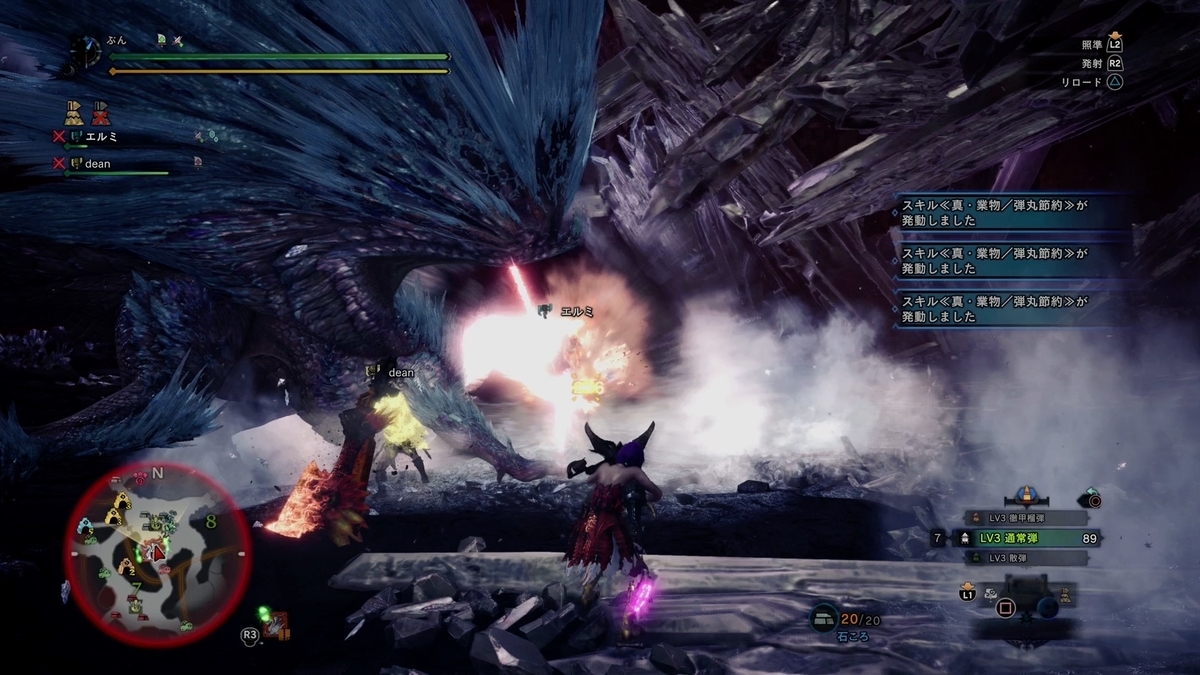Switch to LV3 散弾 ammo

[1018, 558]
